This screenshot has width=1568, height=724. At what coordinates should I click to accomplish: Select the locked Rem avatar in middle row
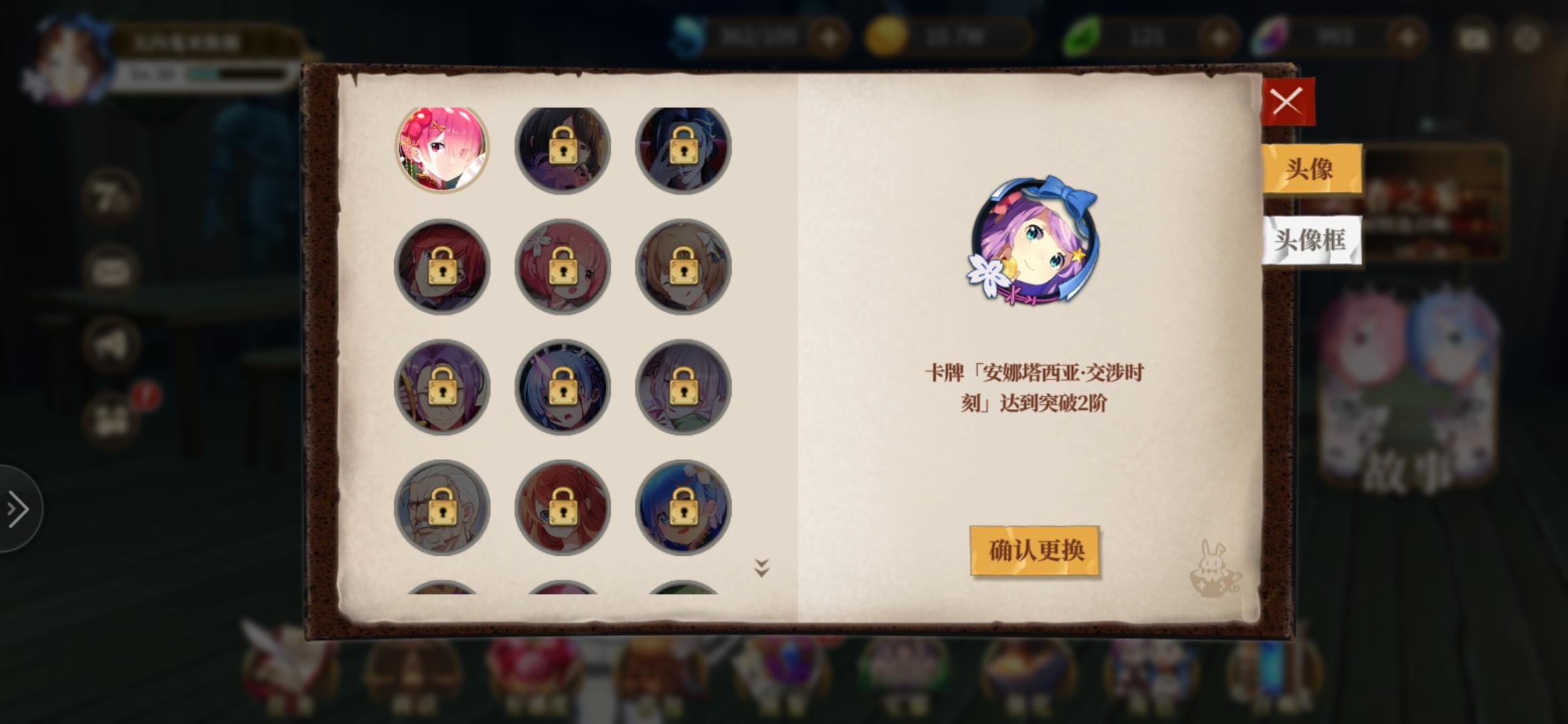click(x=562, y=387)
